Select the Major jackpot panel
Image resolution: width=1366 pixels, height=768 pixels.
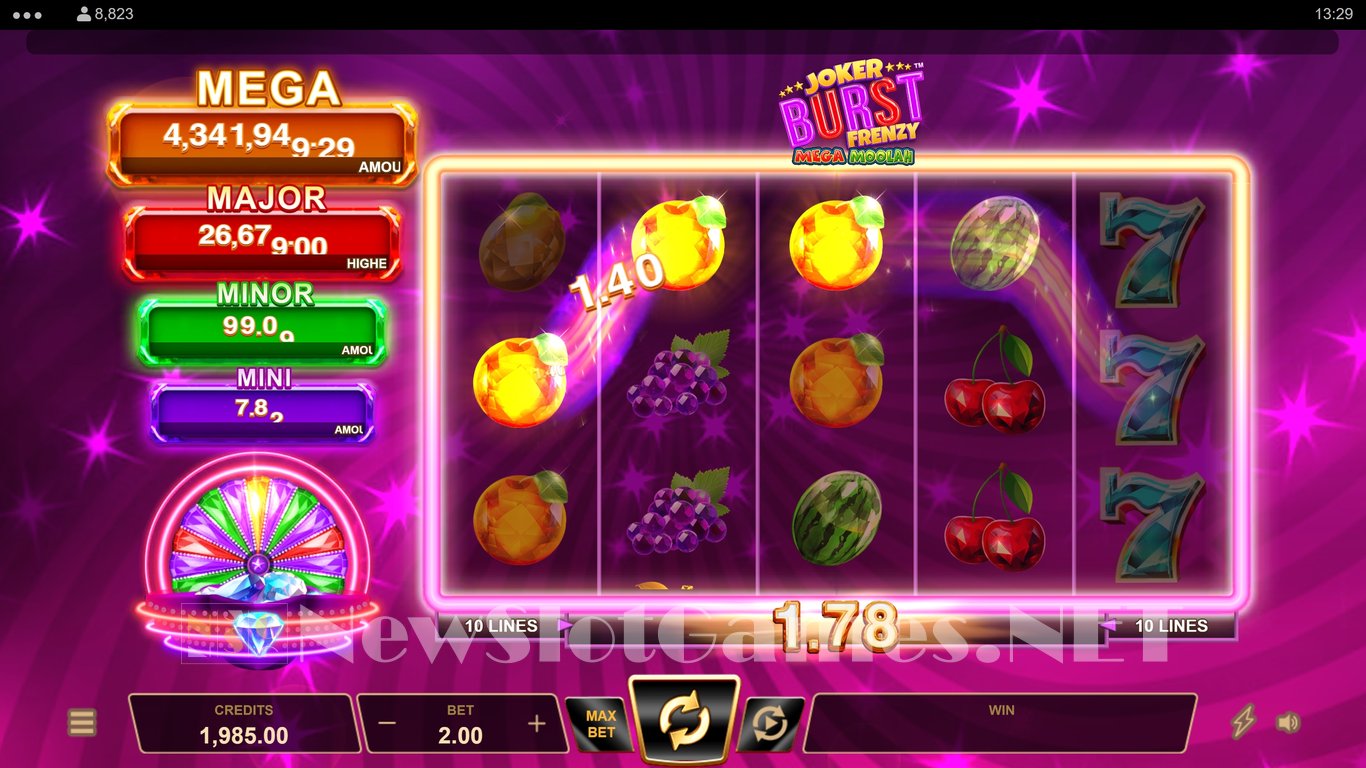tap(262, 242)
